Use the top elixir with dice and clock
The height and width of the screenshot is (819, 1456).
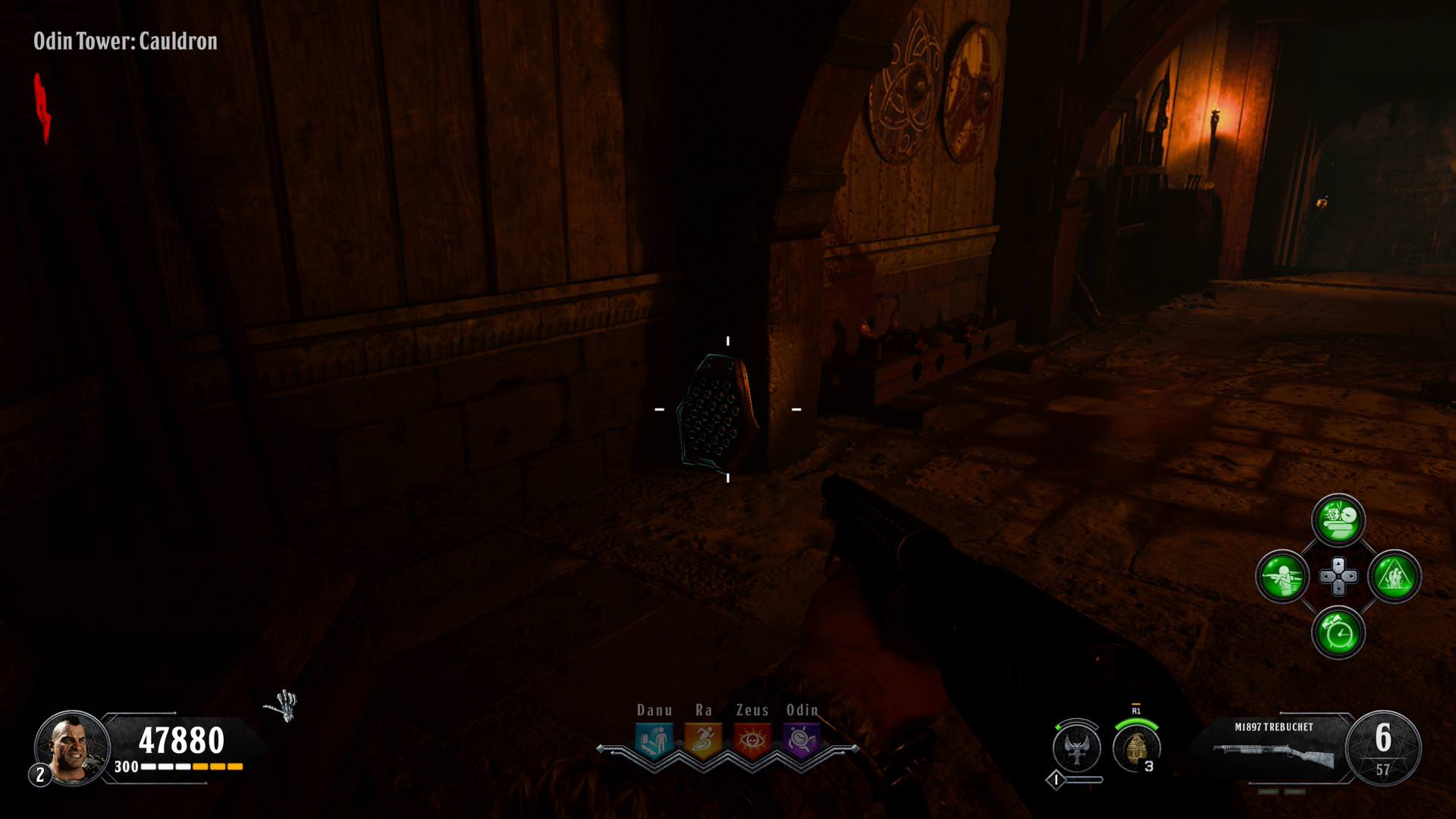[x=1338, y=520]
